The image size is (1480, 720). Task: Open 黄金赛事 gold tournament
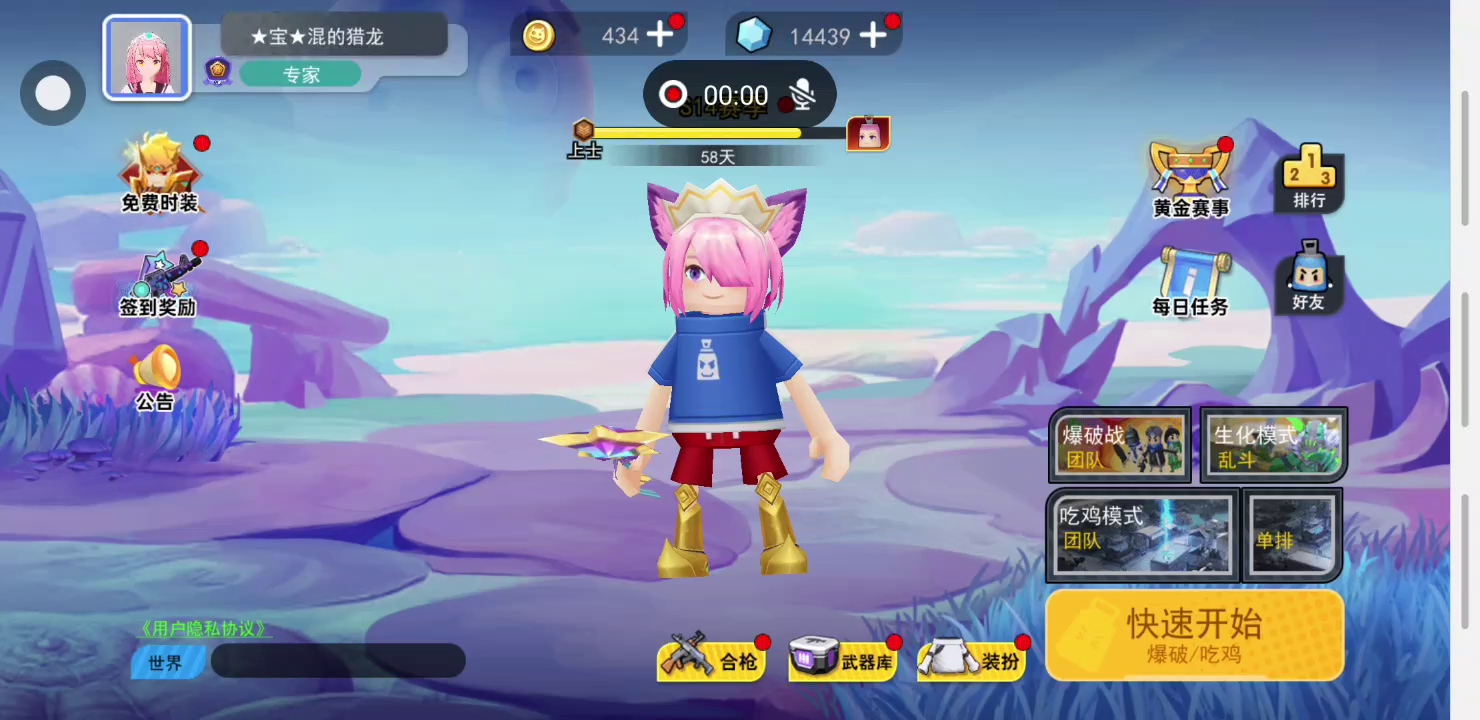click(1190, 180)
